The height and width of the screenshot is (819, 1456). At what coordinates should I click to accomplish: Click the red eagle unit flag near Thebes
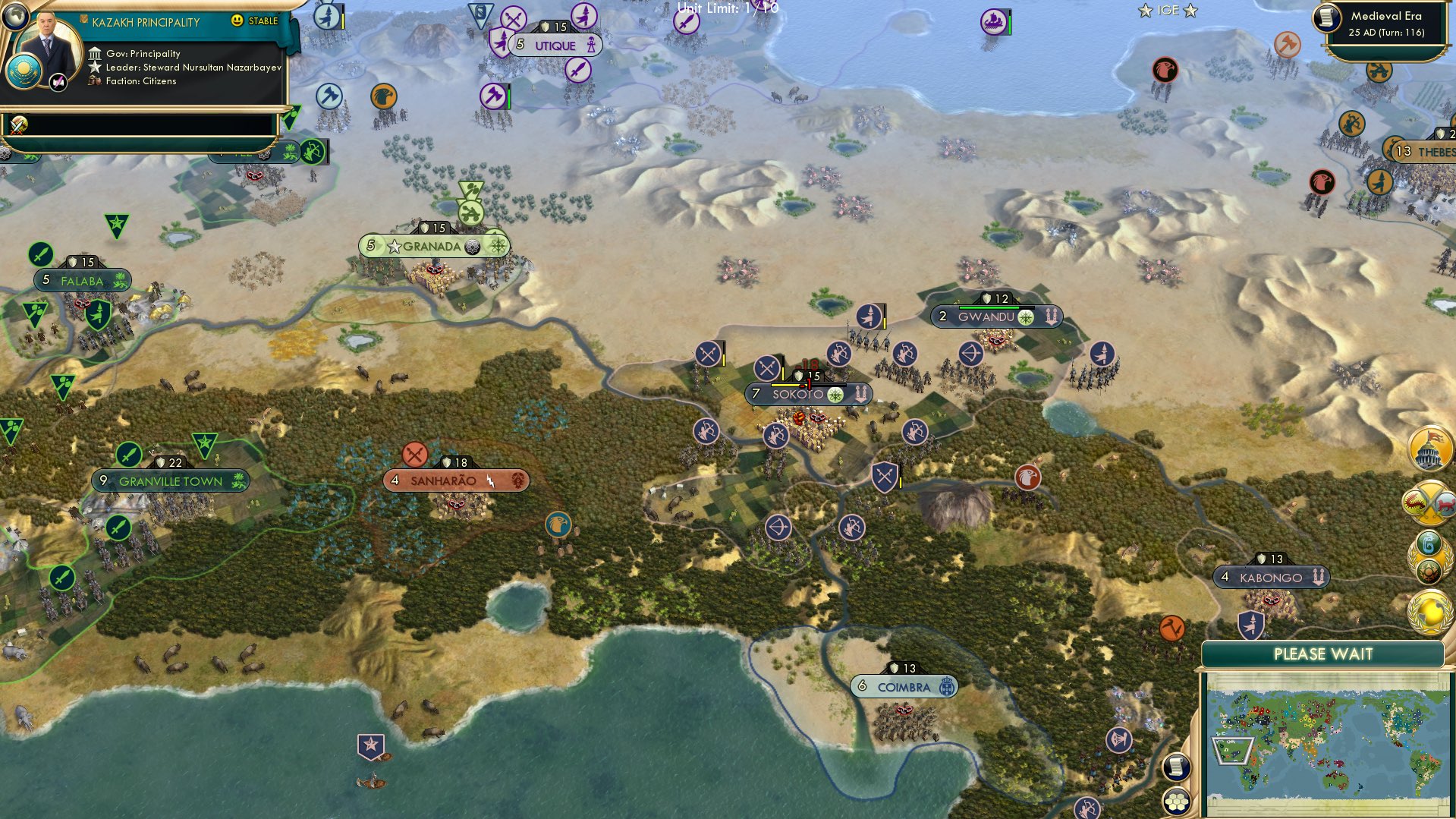coord(1323,181)
